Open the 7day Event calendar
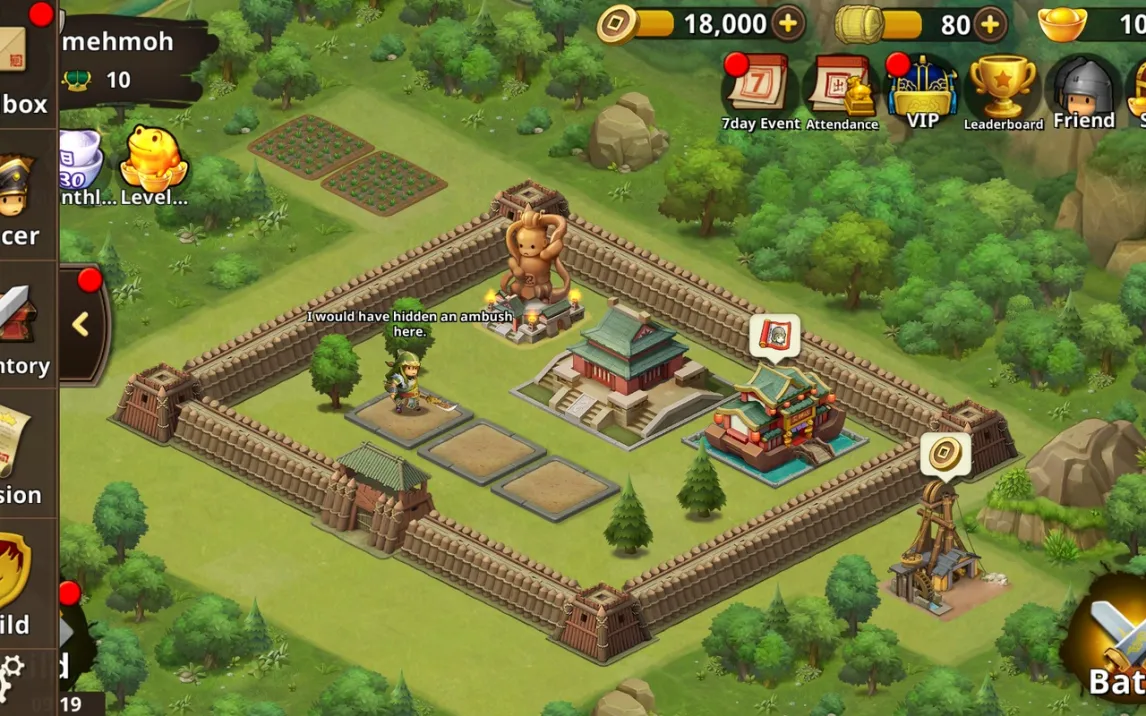This screenshot has height=716, width=1146. 760,92
